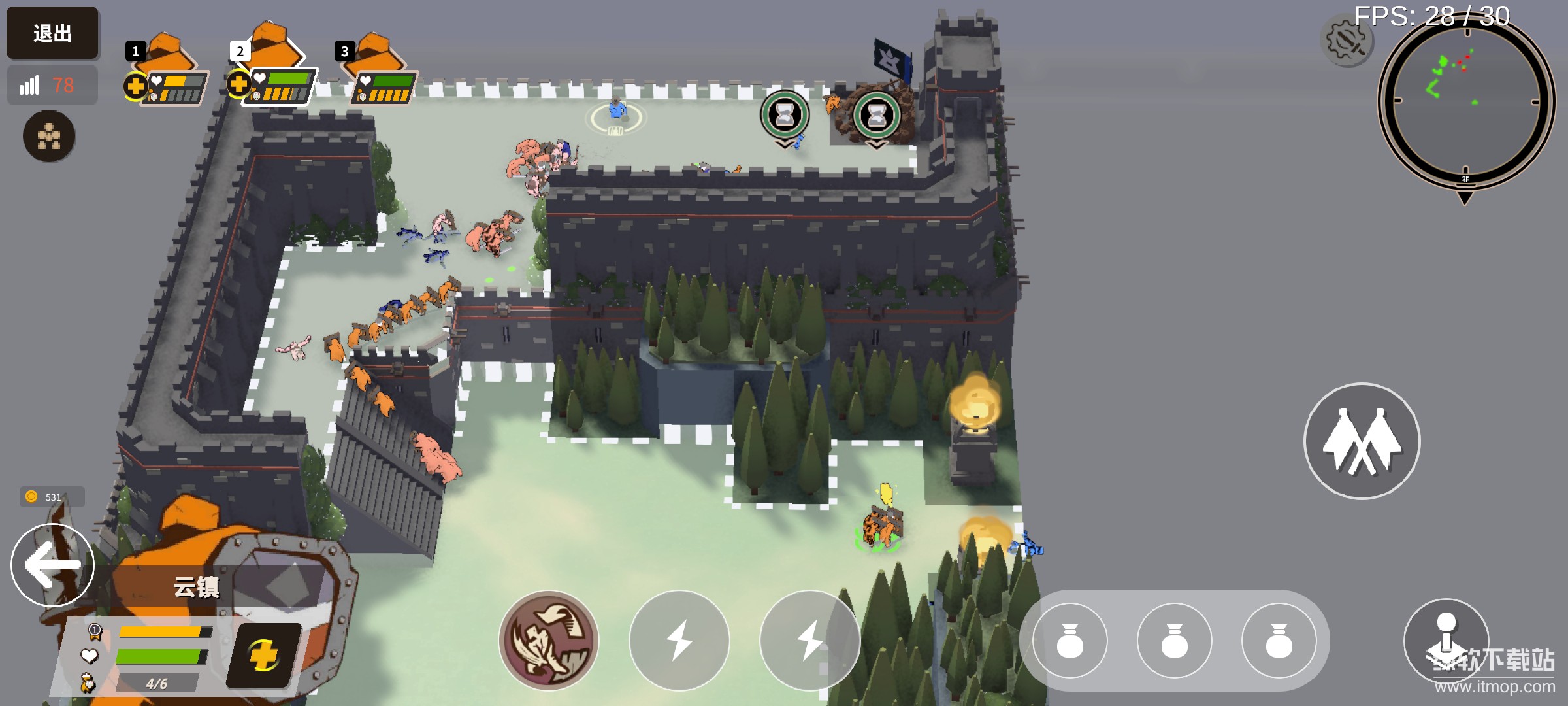The width and height of the screenshot is (1568, 706).
Task: Activate the red horn skill icon
Action: [x=549, y=641]
